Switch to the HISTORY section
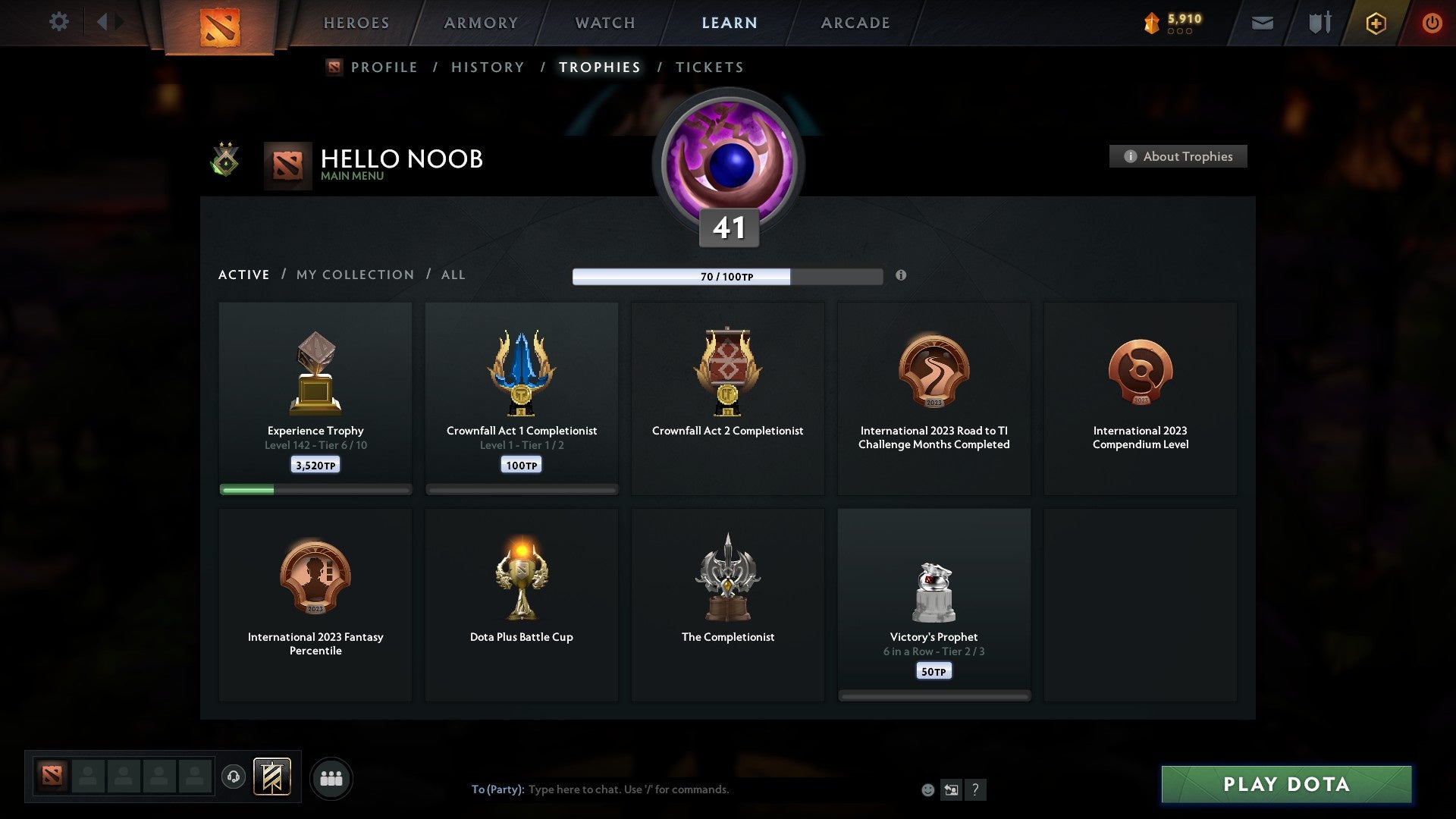1456x819 pixels. pos(487,67)
